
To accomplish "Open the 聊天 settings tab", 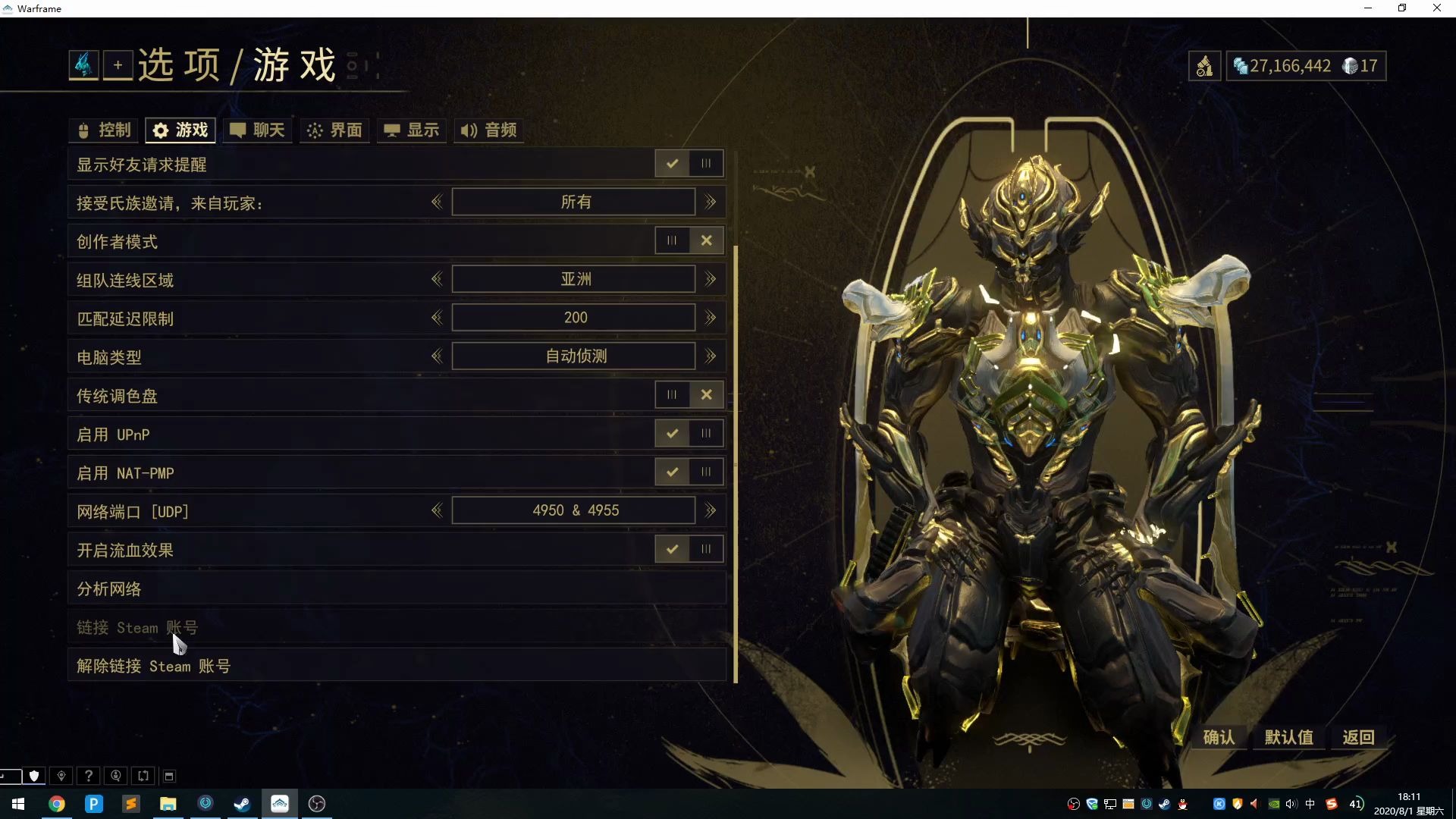I will pos(257,130).
